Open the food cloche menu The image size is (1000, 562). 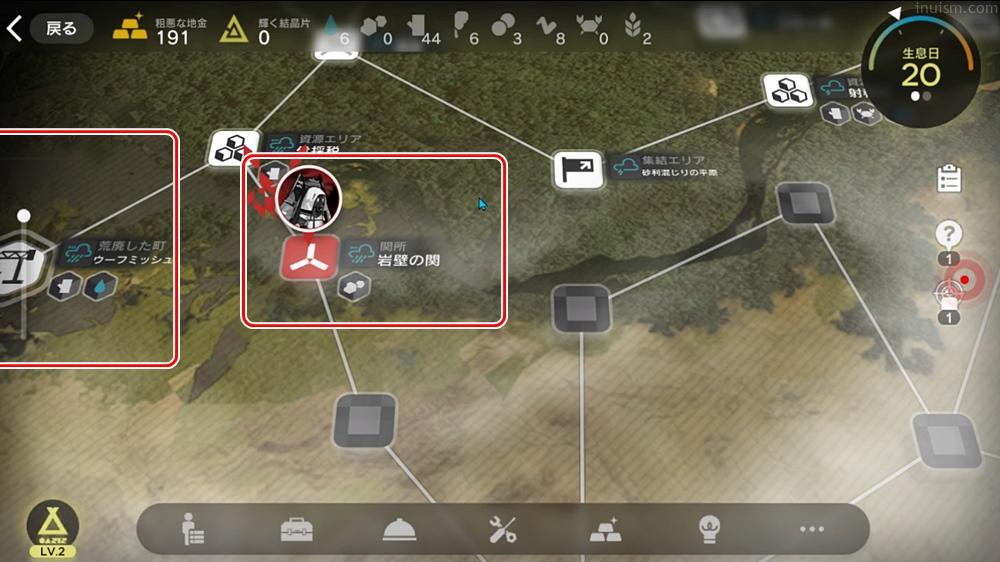[399, 530]
